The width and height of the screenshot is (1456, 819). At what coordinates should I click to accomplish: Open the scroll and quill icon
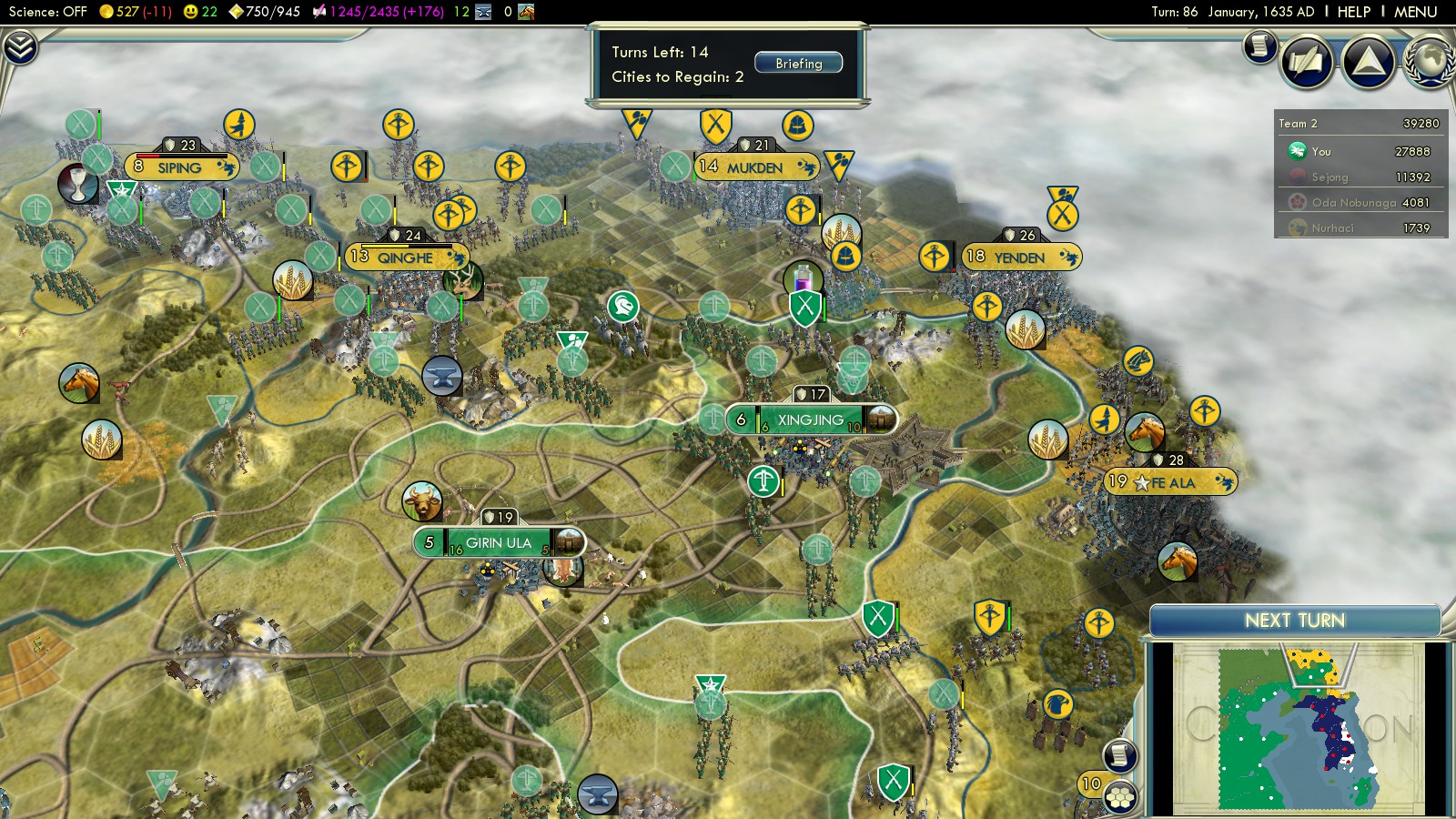(x=1307, y=62)
